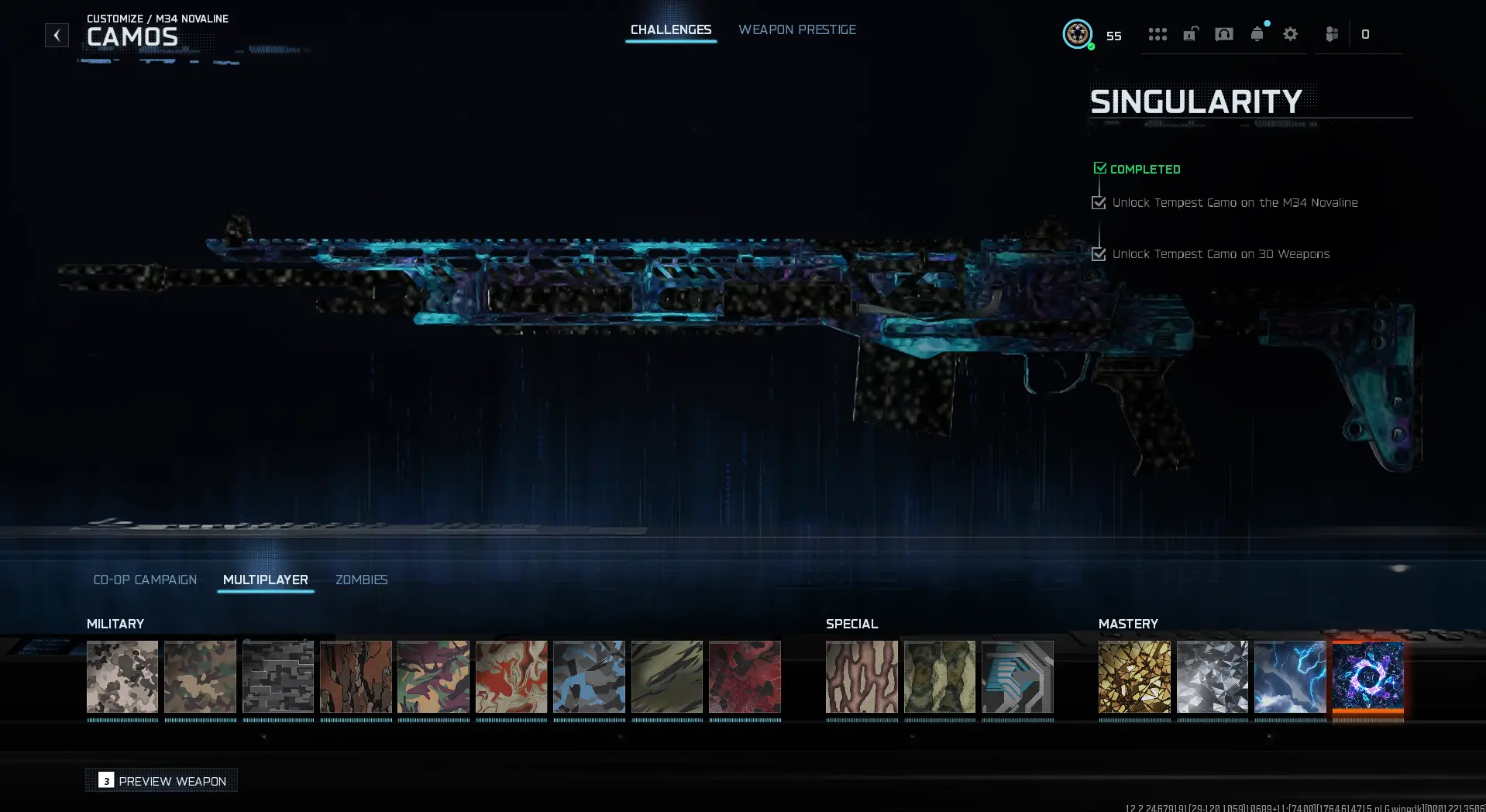Click checkbox for Tempest Camo on M34 Novaline
The image size is (1486, 812).
pyautogui.click(x=1099, y=202)
